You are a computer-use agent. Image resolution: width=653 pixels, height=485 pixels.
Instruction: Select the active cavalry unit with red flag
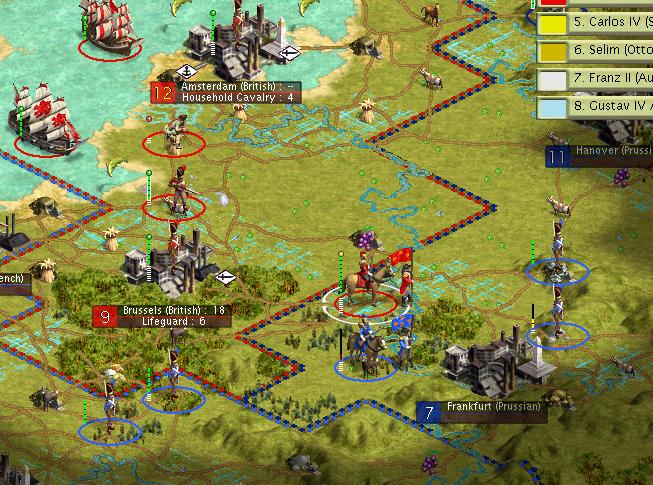tap(368, 287)
